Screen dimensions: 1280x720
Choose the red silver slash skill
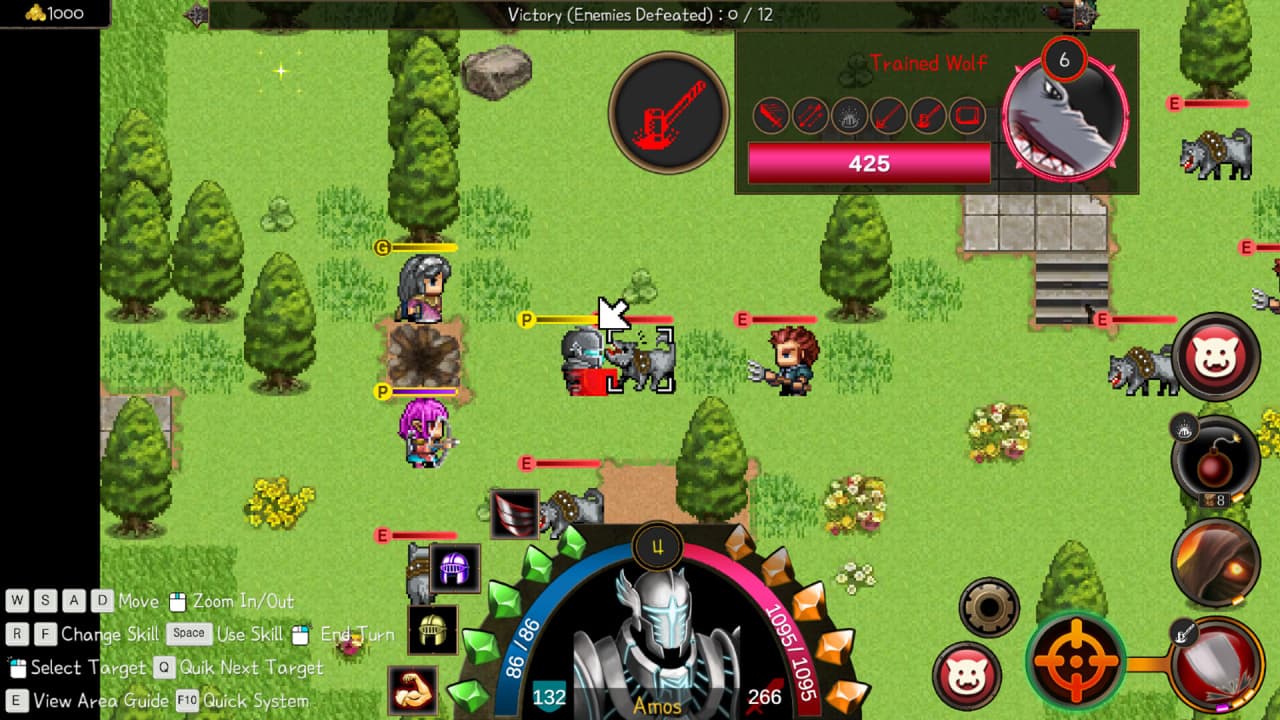coord(1217,665)
